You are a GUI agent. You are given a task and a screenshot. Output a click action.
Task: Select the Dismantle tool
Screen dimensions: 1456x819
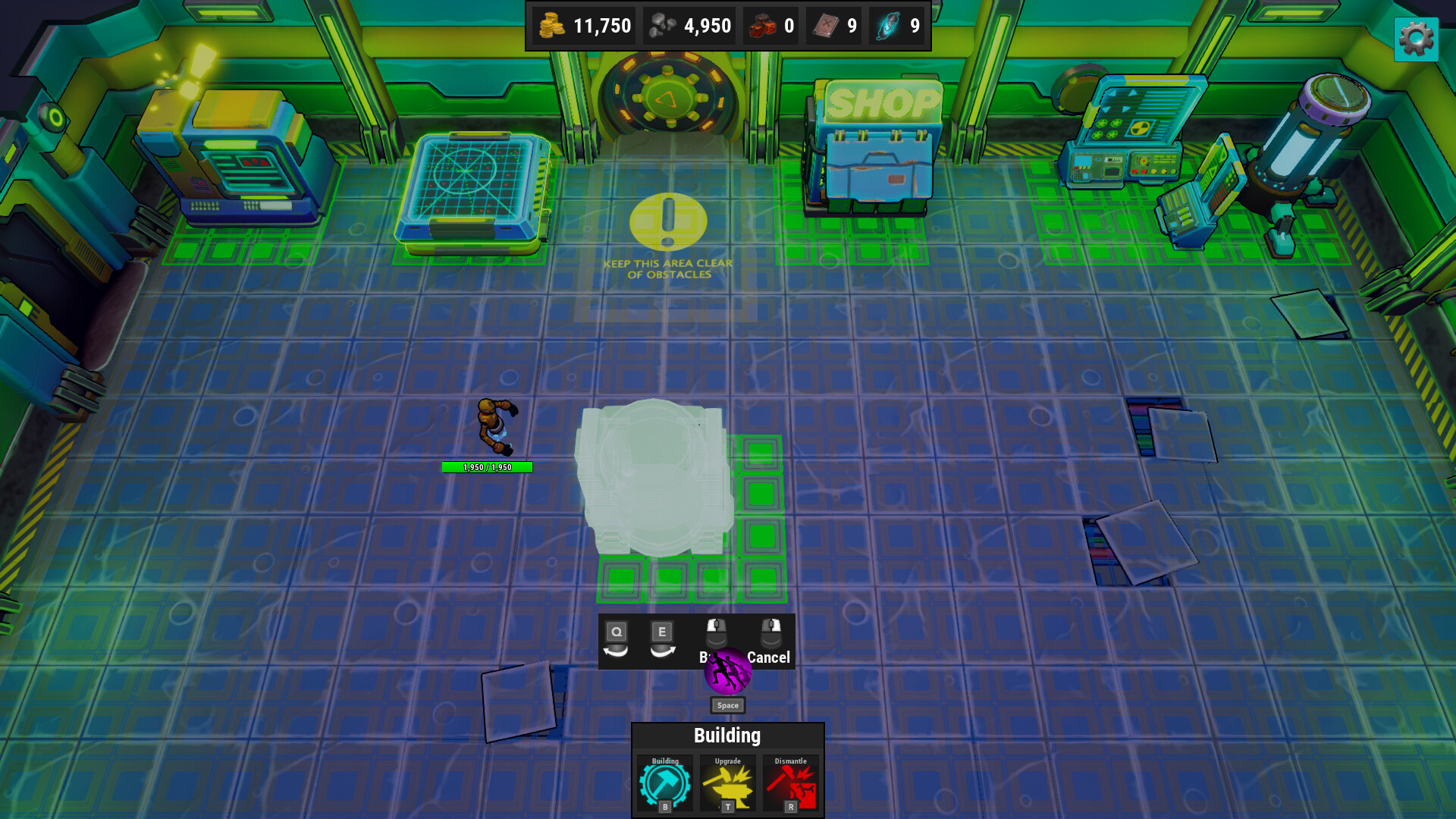click(x=789, y=785)
